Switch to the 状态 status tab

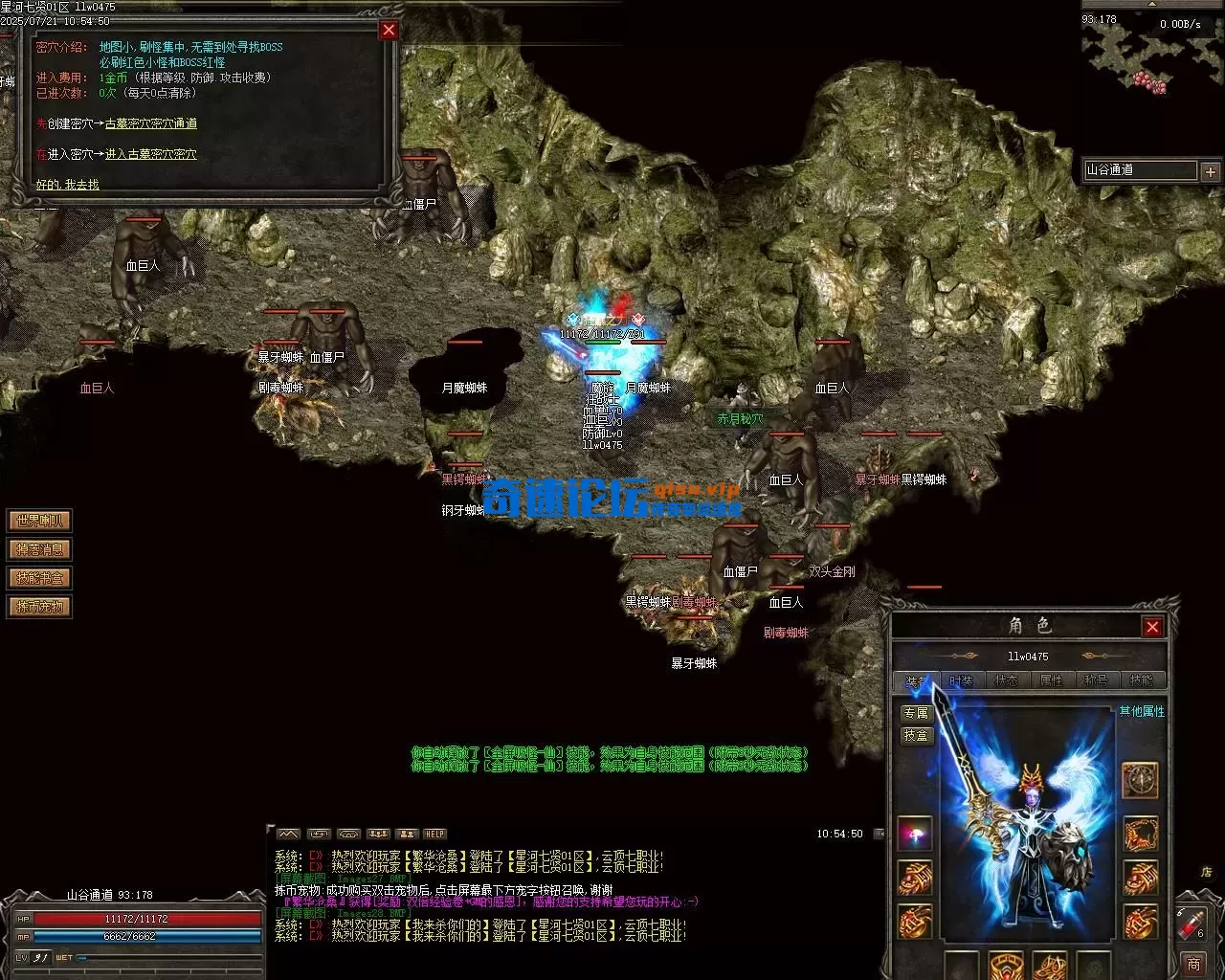(x=1006, y=680)
